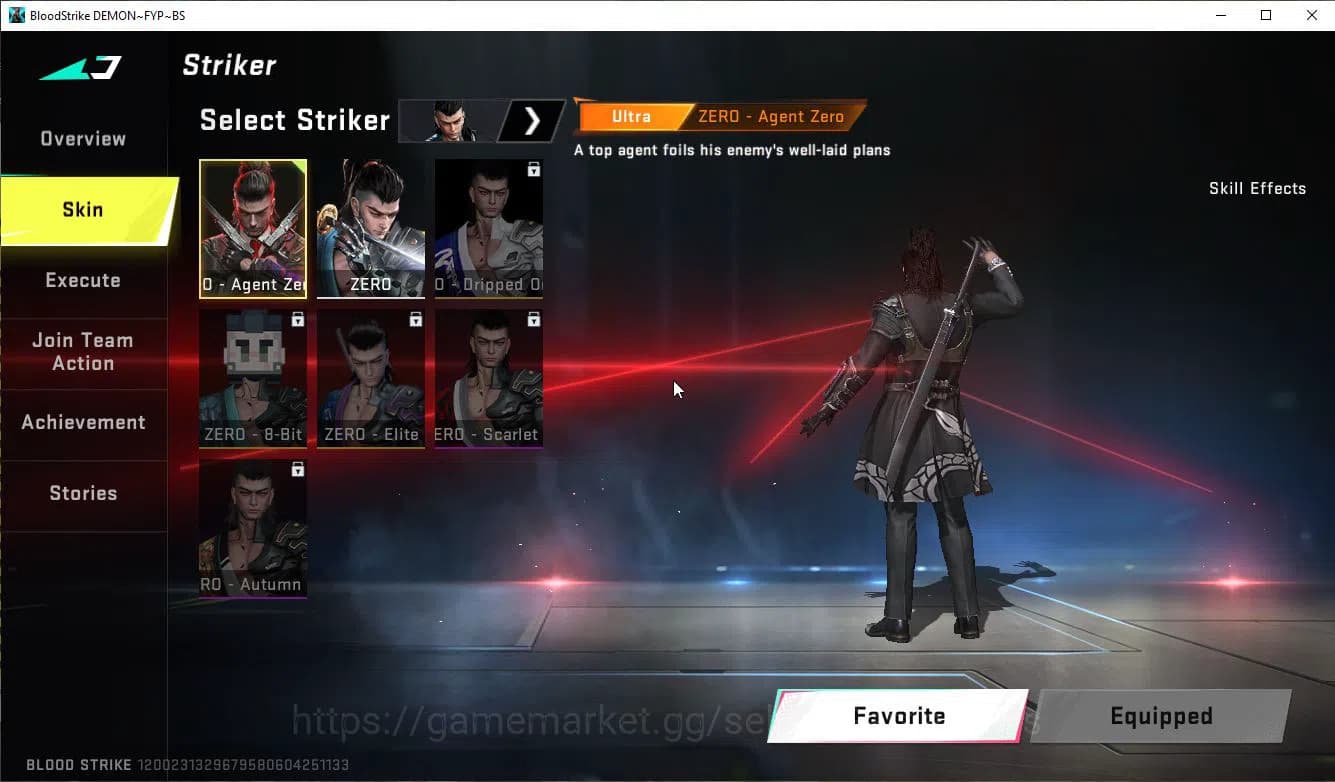Click the BloodStrike logo in the sidebar
The width and height of the screenshot is (1335, 782).
79,66
